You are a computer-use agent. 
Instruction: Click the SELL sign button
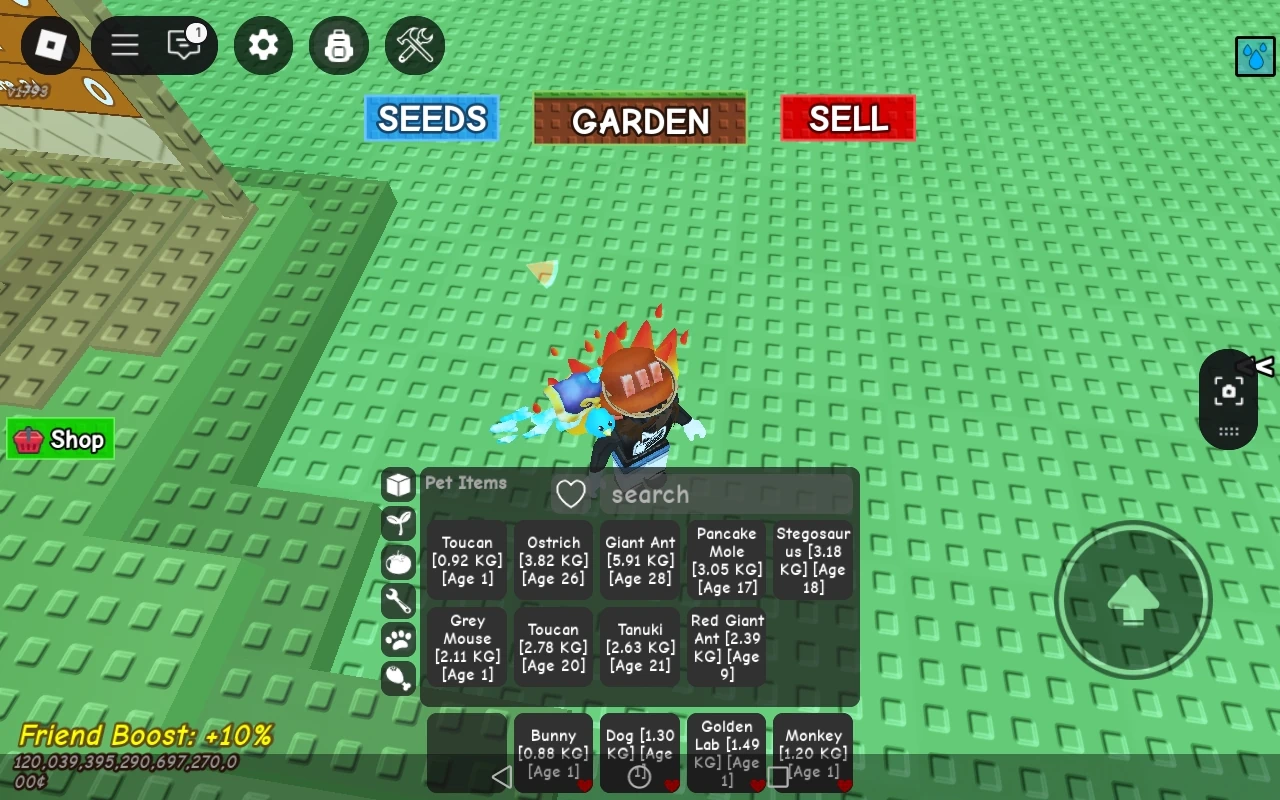[847, 118]
